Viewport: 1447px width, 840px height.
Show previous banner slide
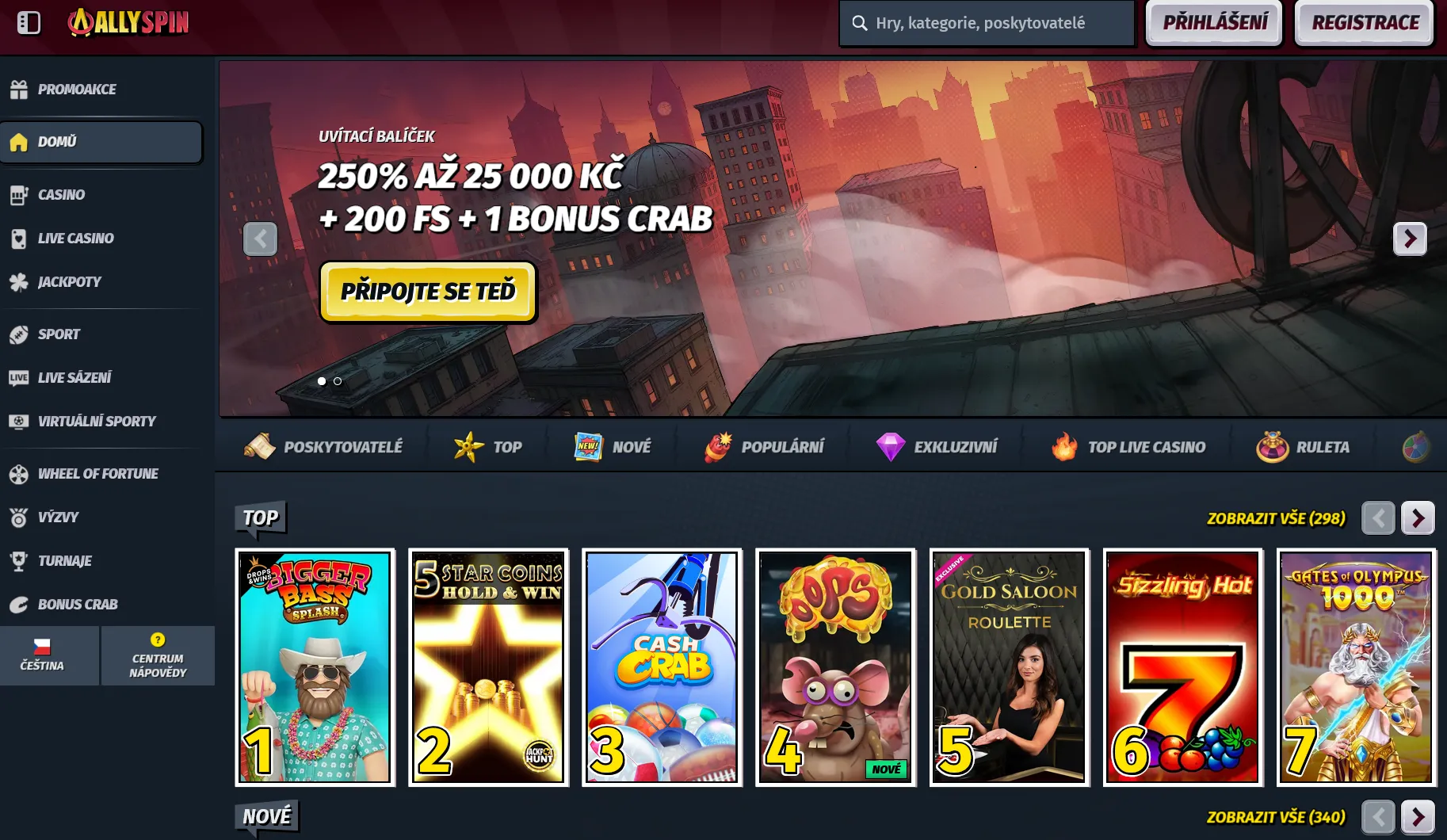[261, 239]
